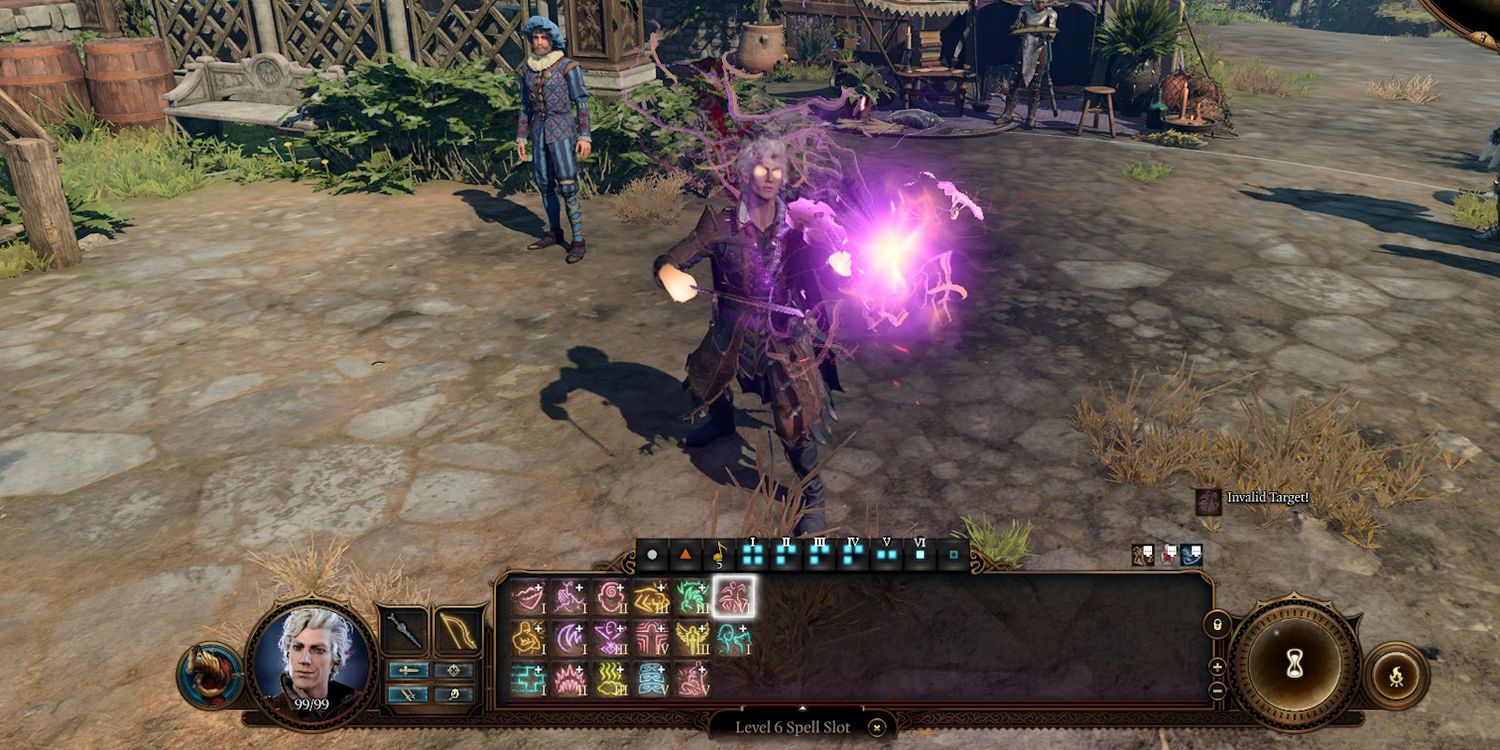Image resolution: width=1500 pixels, height=750 pixels.
Task: Show bardic inspiration music note resource
Action: 718,553
